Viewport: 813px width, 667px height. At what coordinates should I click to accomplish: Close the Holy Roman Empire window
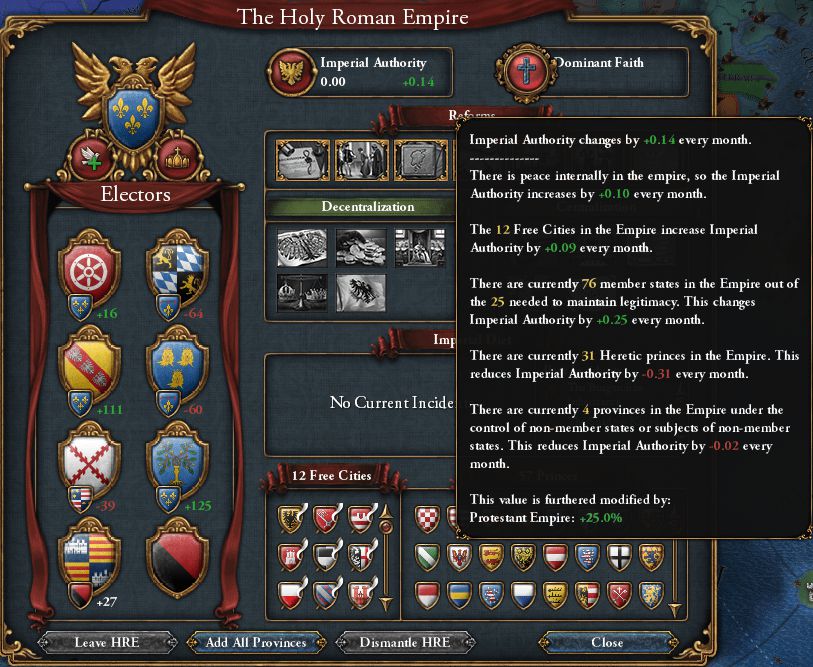click(x=607, y=642)
